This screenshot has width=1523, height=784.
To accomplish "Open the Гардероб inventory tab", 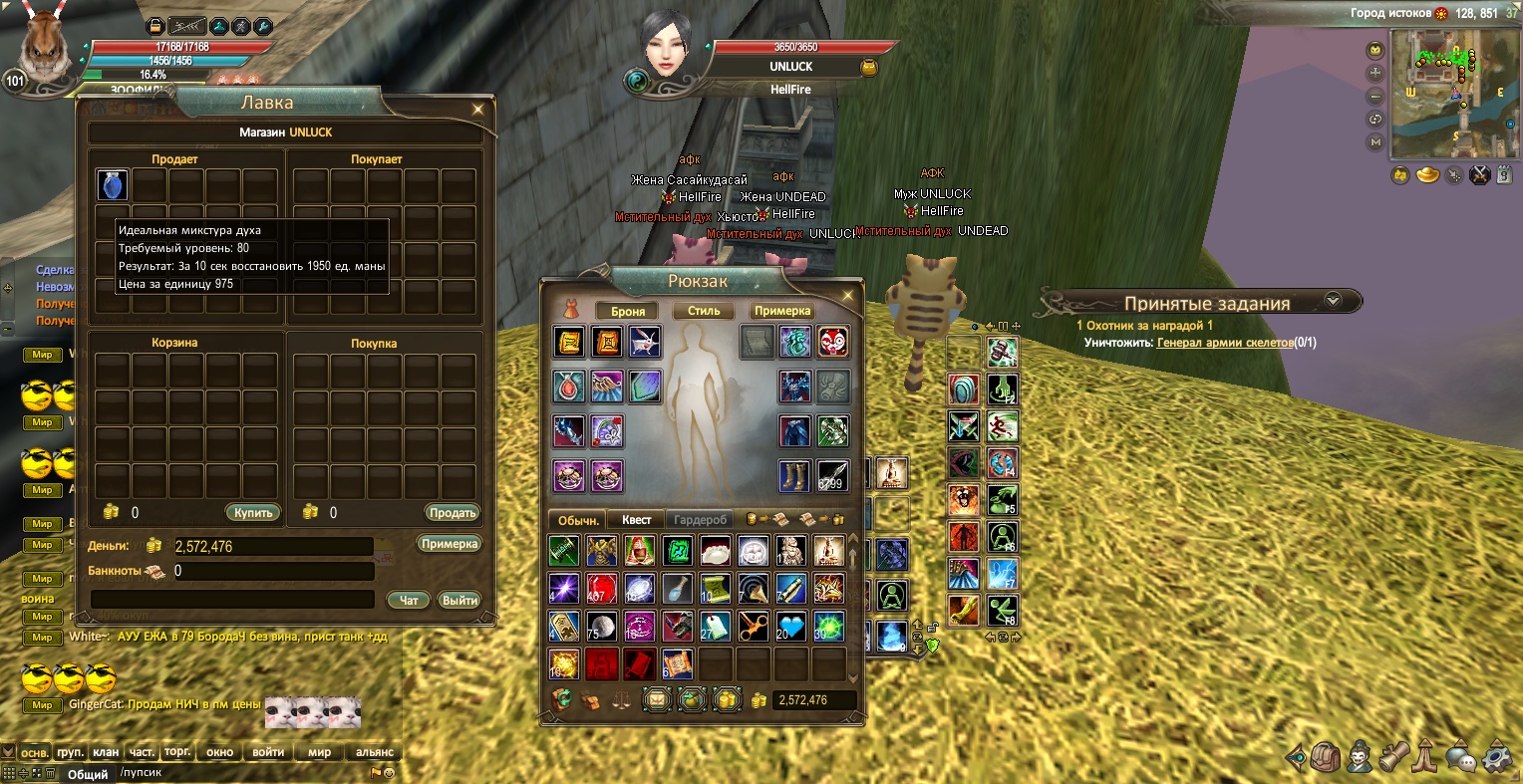I will (701, 520).
